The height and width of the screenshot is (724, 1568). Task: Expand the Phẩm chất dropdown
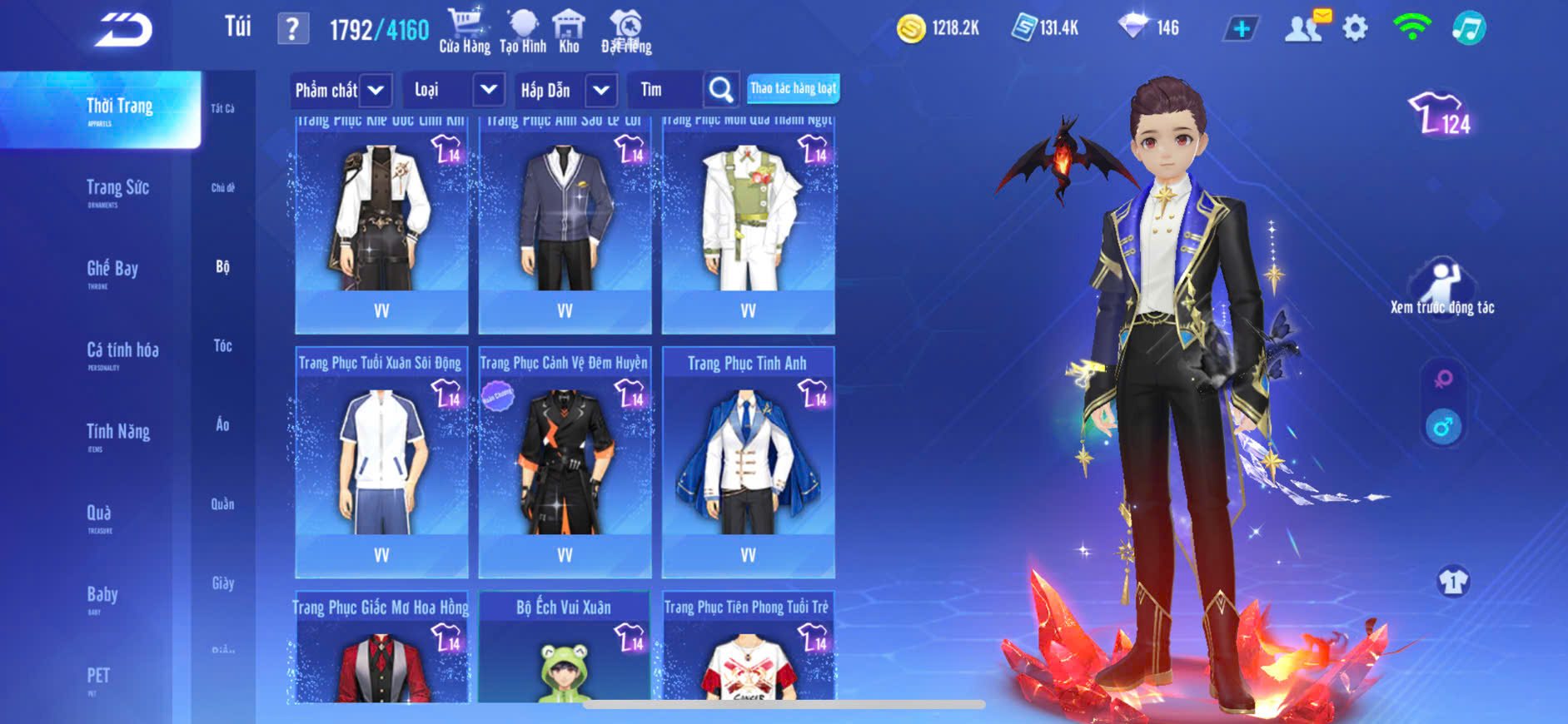pyautogui.click(x=376, y=90)
